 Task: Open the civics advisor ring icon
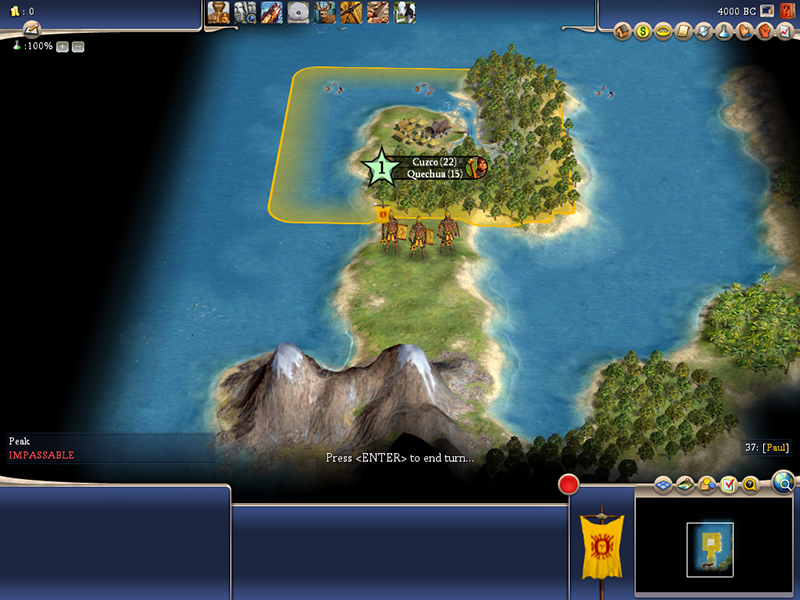click(x=663, y=32)
